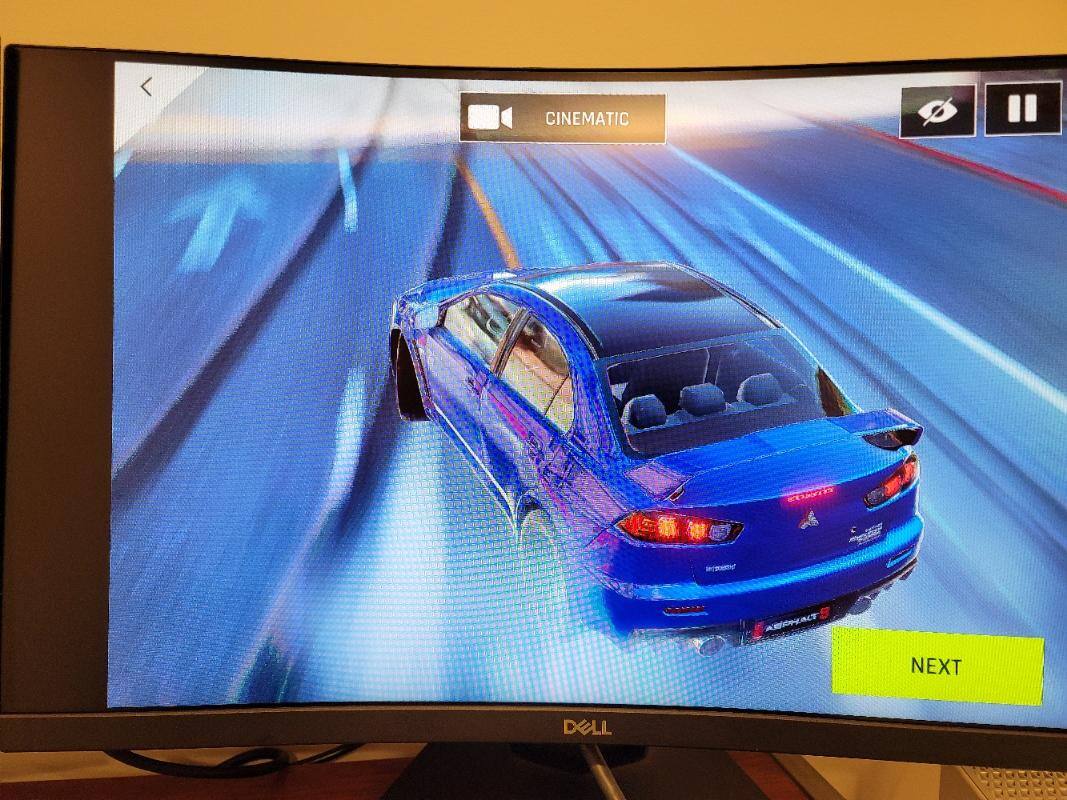
Task: Pause the replay
Action: pyautogui.click(x=1022, y=107)
